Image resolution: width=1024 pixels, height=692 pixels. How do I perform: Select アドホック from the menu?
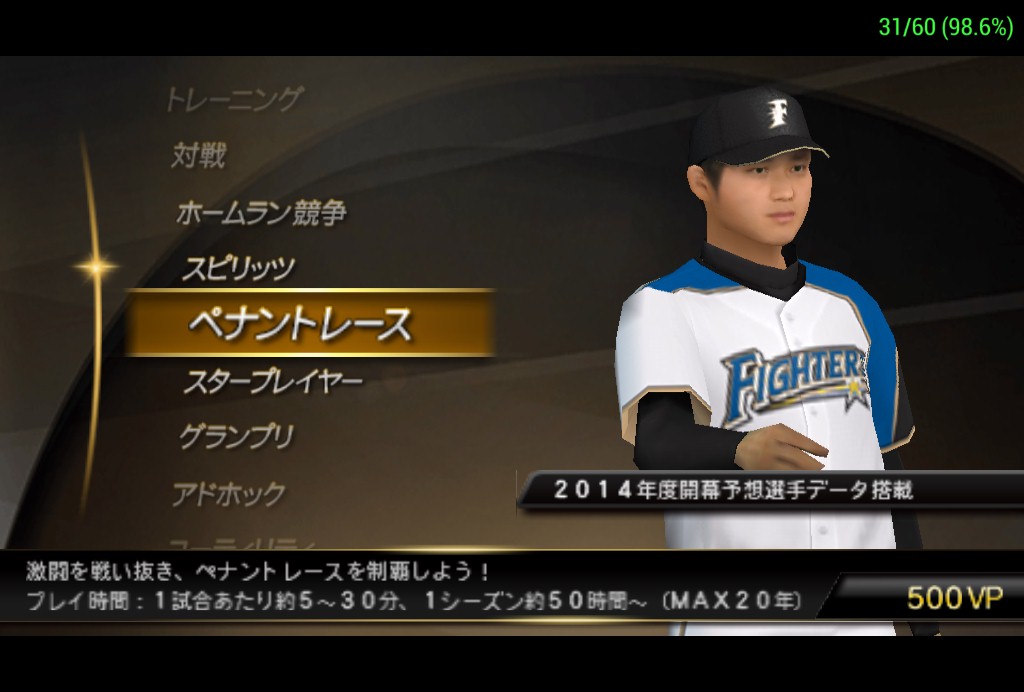[228, 494]
